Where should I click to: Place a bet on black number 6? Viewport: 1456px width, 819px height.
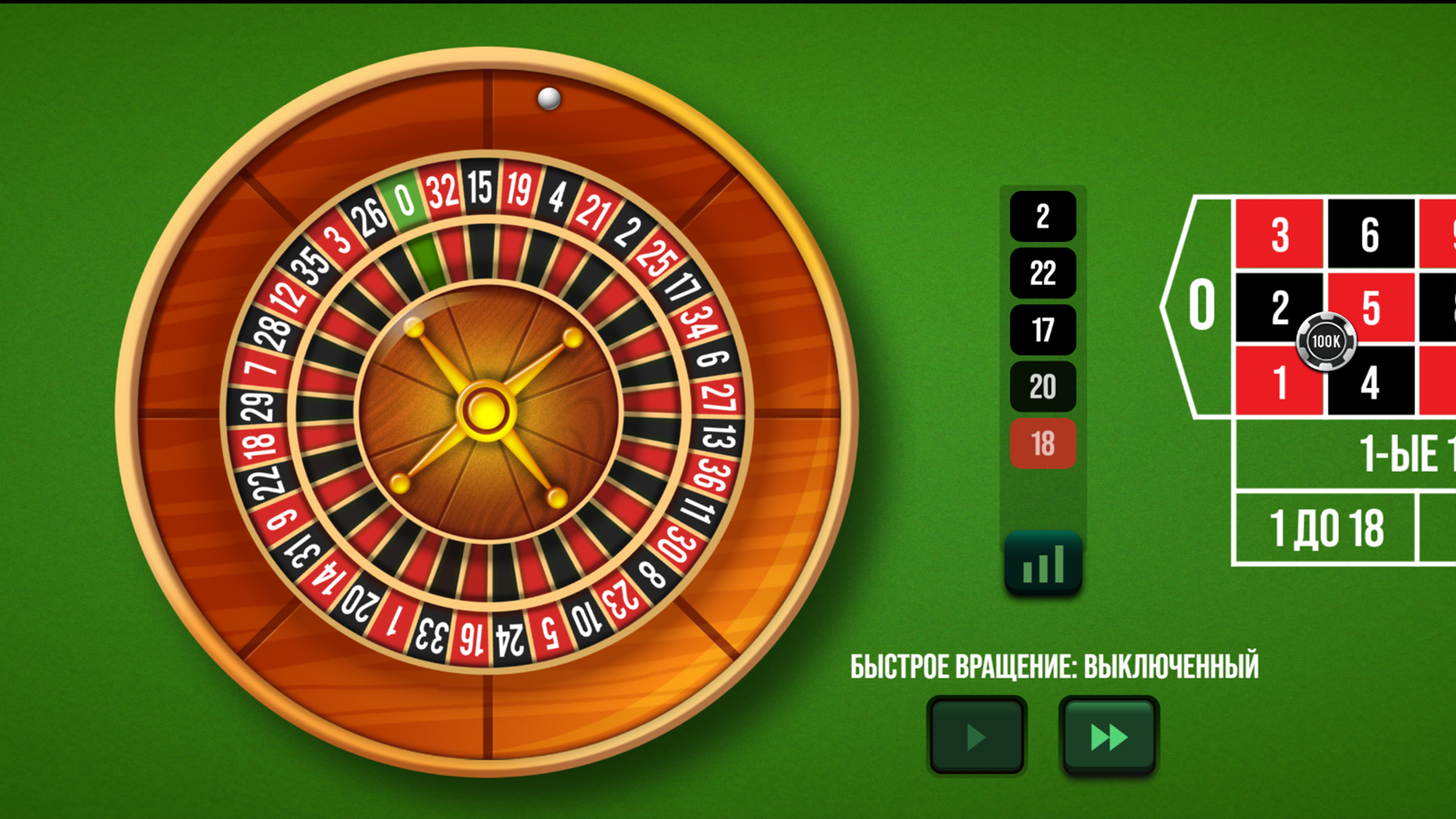(1369, 237)
